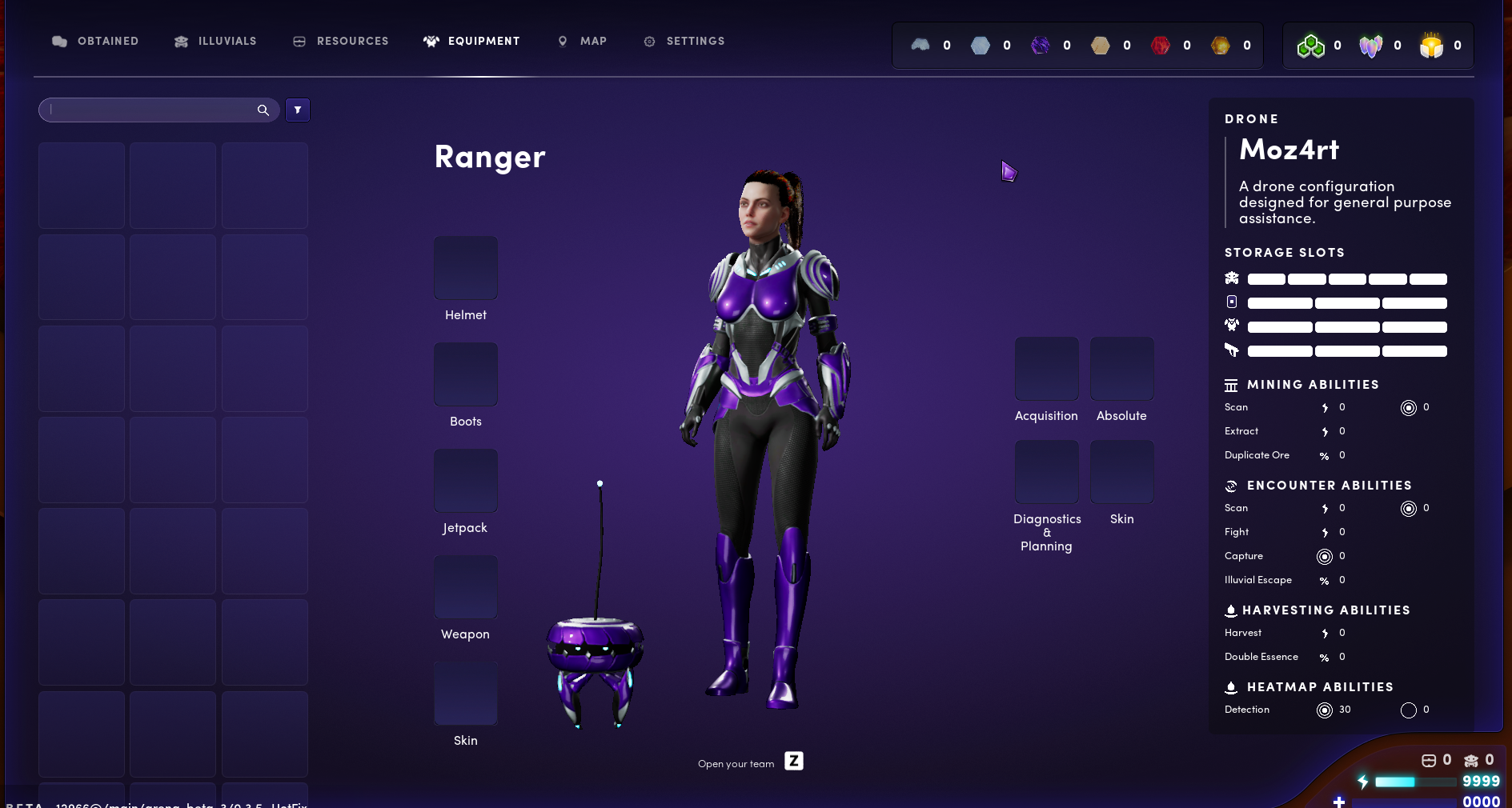Select the Helmet equipment slot
The image size is (1512, 808).
click(466, 268)
